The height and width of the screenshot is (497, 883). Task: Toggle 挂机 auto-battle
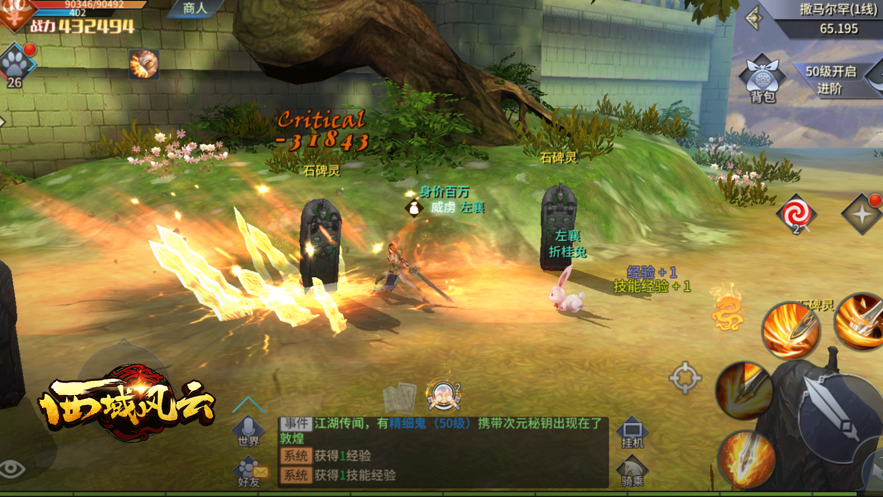coord(632,431)
